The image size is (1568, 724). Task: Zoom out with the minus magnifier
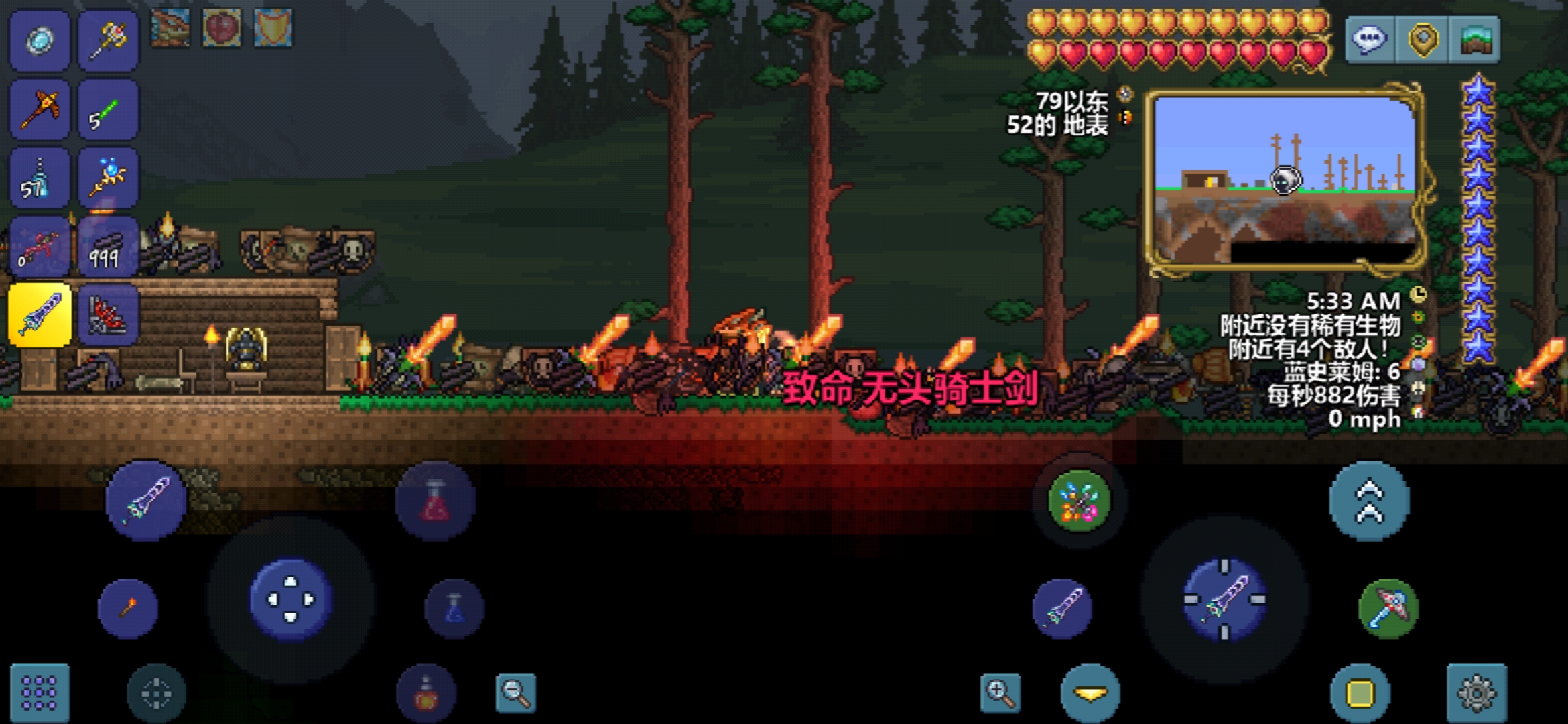[x=516, y=692]
